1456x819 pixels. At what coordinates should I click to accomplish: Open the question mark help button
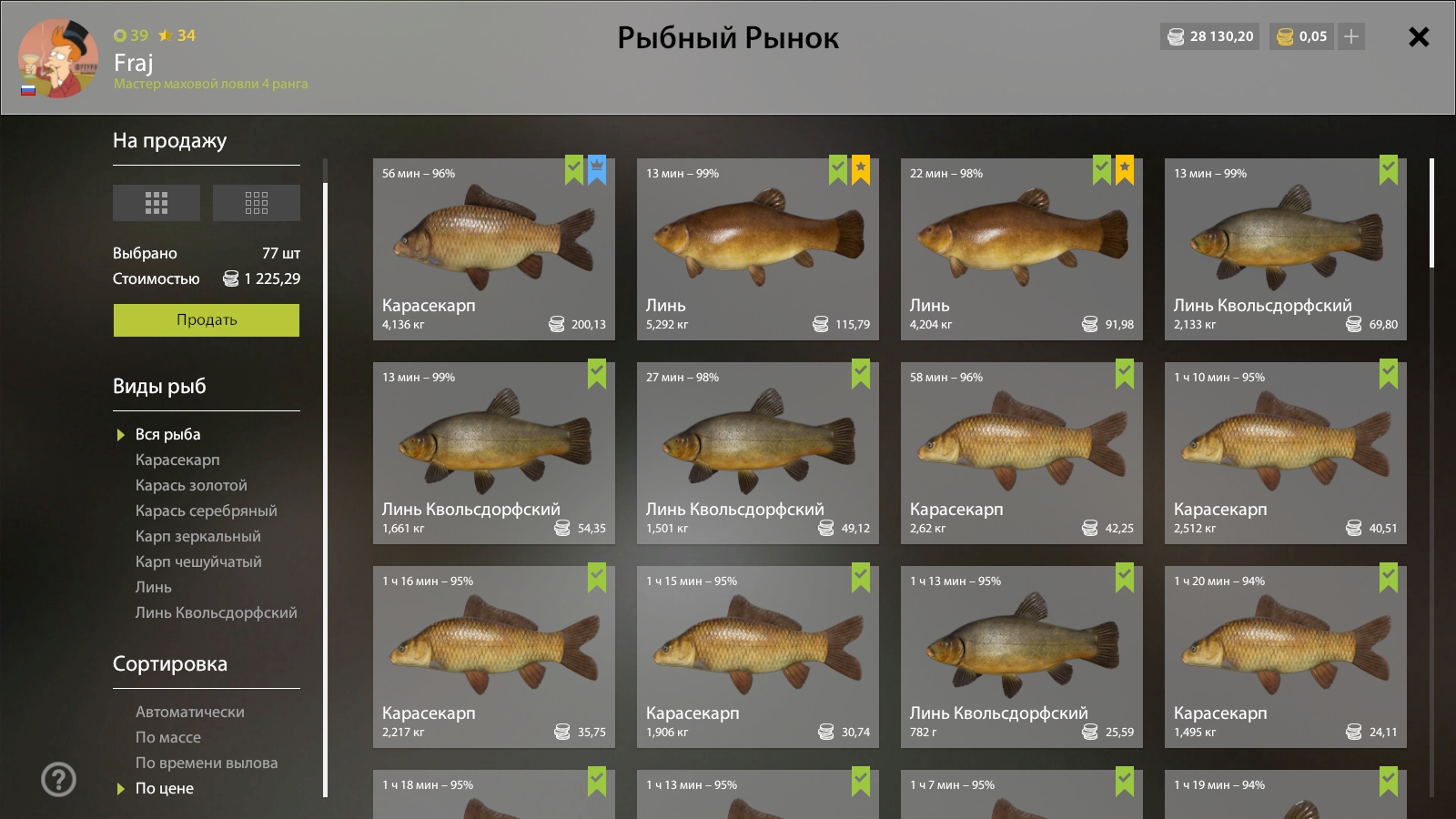point(59,779)
